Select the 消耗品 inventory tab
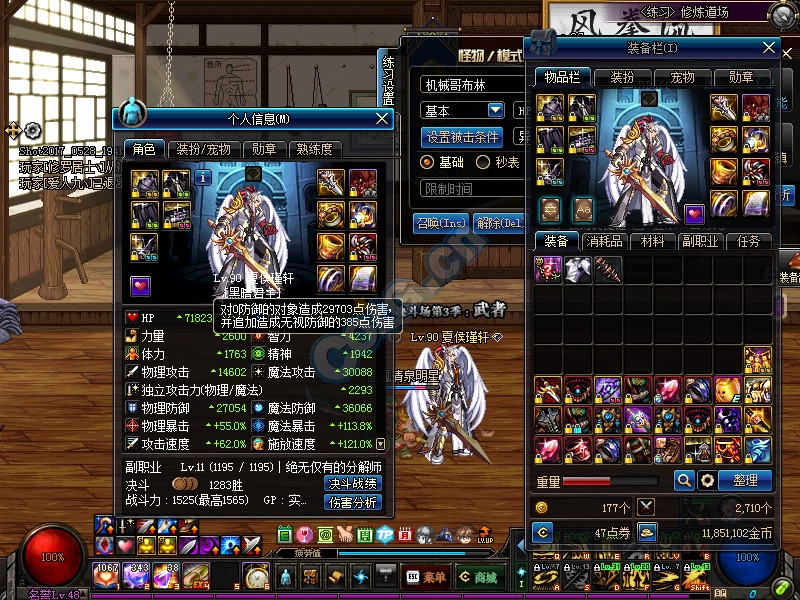800x600 pixels. pos(608,241)
